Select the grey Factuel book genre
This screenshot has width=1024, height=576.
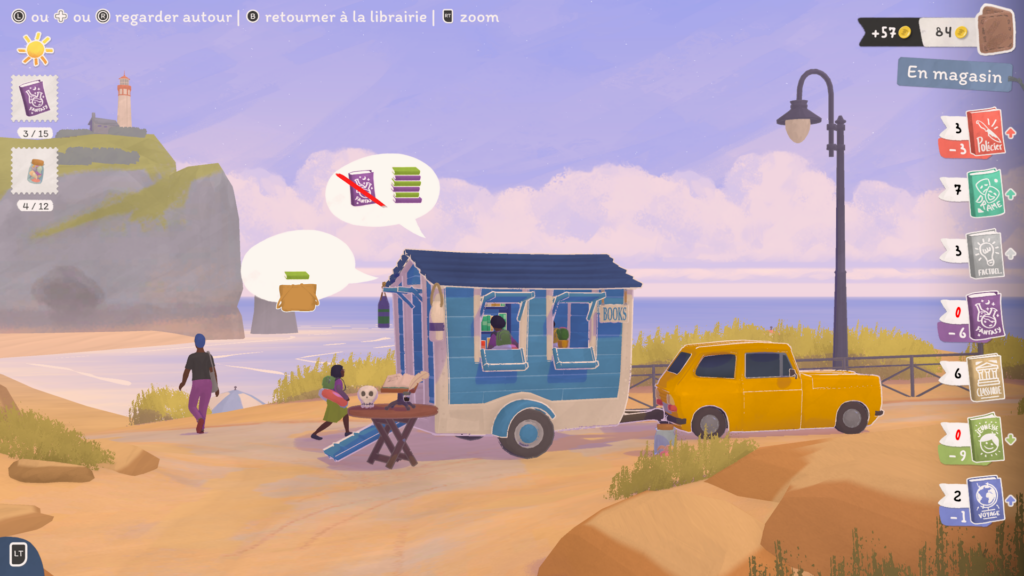[985, 253]
